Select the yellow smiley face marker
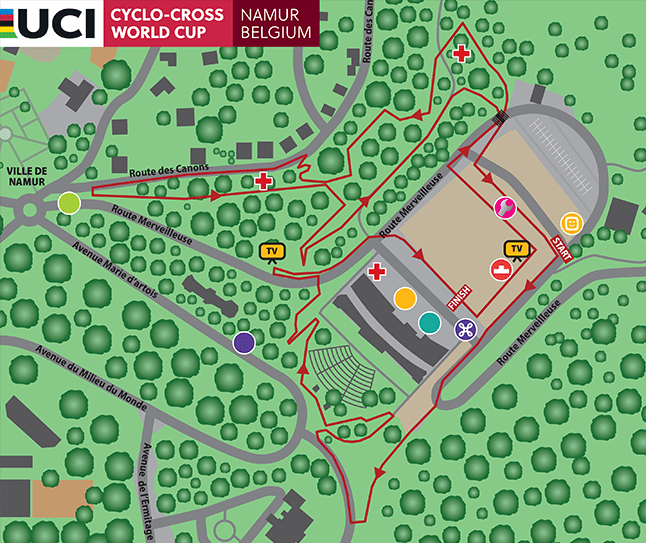Viewport: 646px width, 543px height. [x=571, y=222]
